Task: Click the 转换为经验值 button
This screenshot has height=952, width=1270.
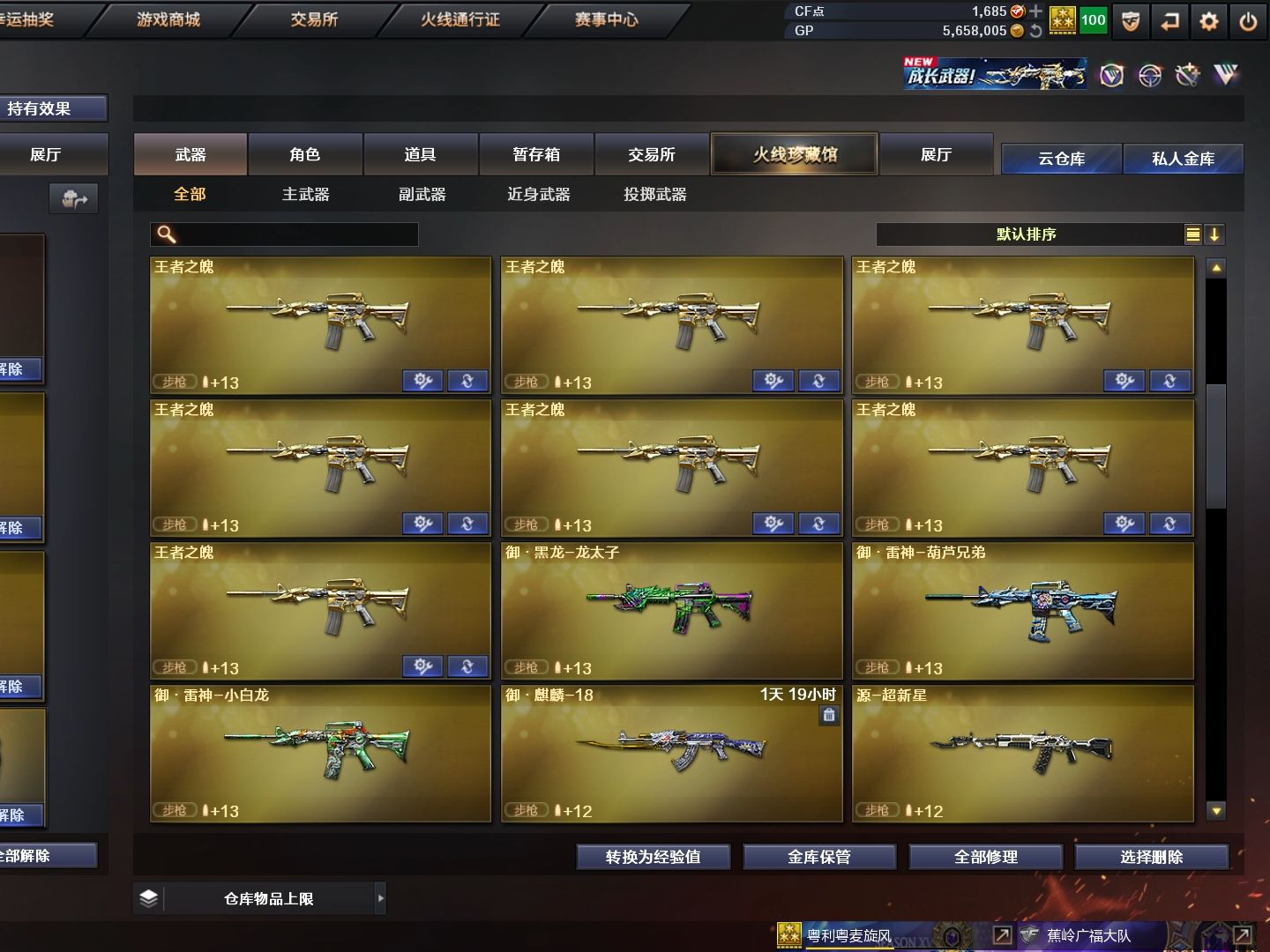Action: [653, 857]
